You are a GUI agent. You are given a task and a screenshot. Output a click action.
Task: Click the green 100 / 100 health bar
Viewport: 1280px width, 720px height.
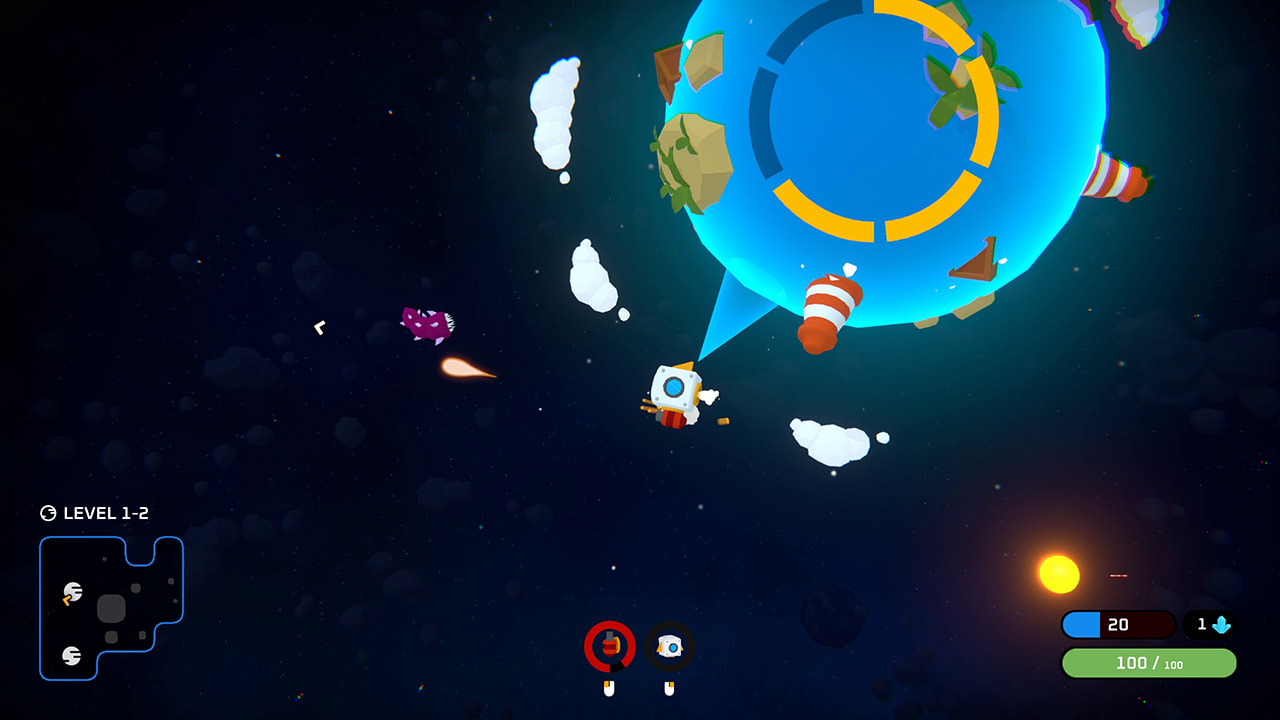tap(1145, 663)
